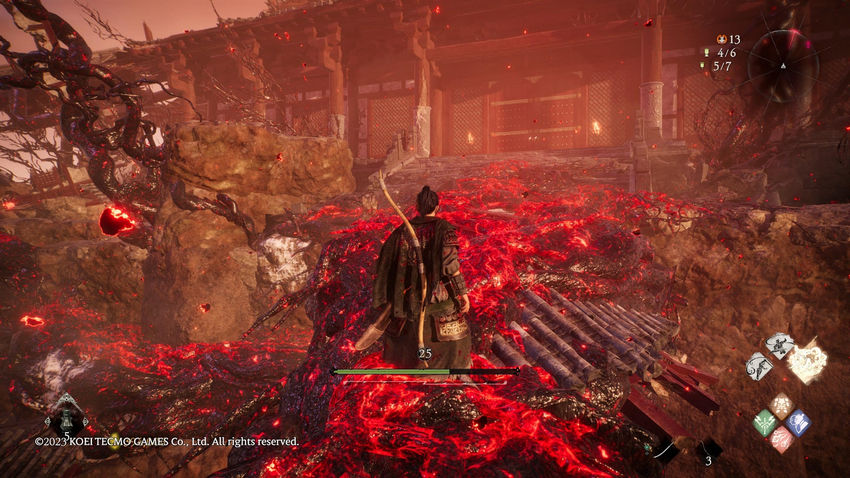Select the pink wizardry spell diamond
Screen dimensions: 850x478
point(781,439)
